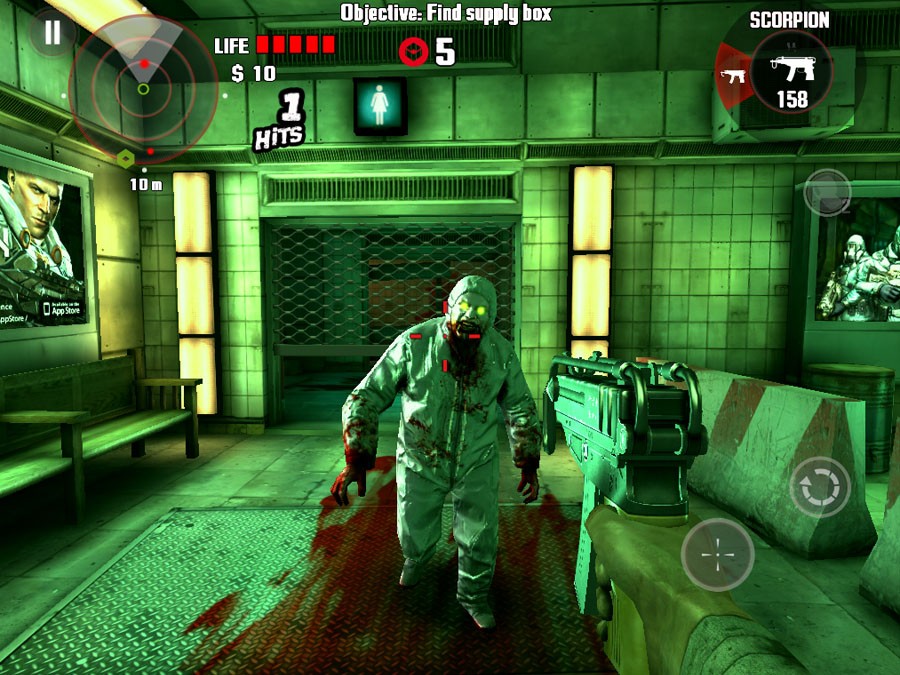Pause the game with the pause button
Image resolution: width=900 pixels, height=675 pixels.
(52, 33)
